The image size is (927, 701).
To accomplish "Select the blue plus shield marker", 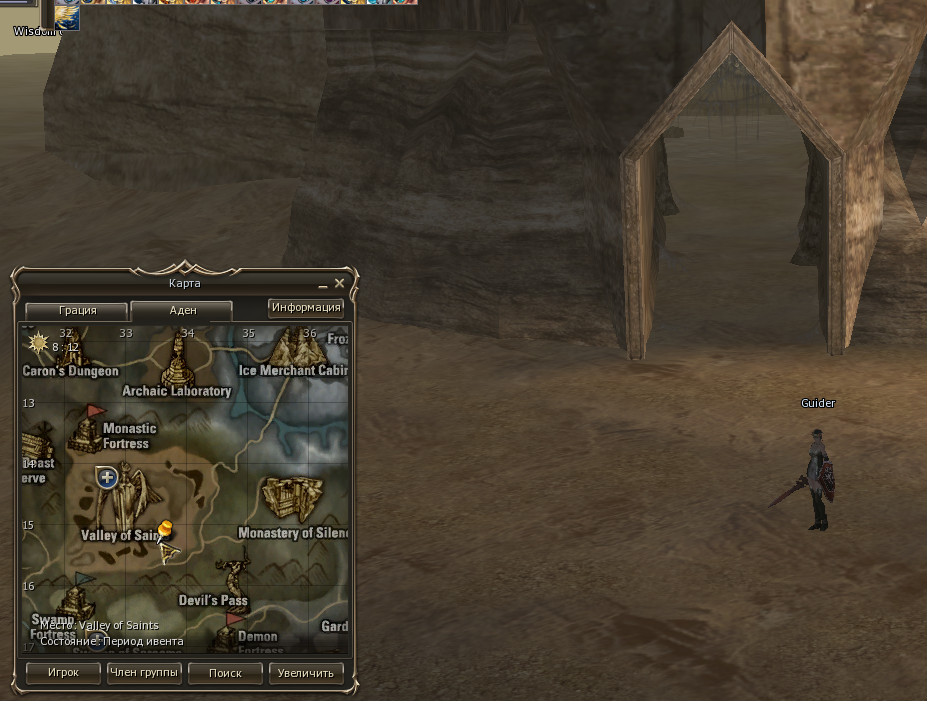I will click(x=107, y=477).
